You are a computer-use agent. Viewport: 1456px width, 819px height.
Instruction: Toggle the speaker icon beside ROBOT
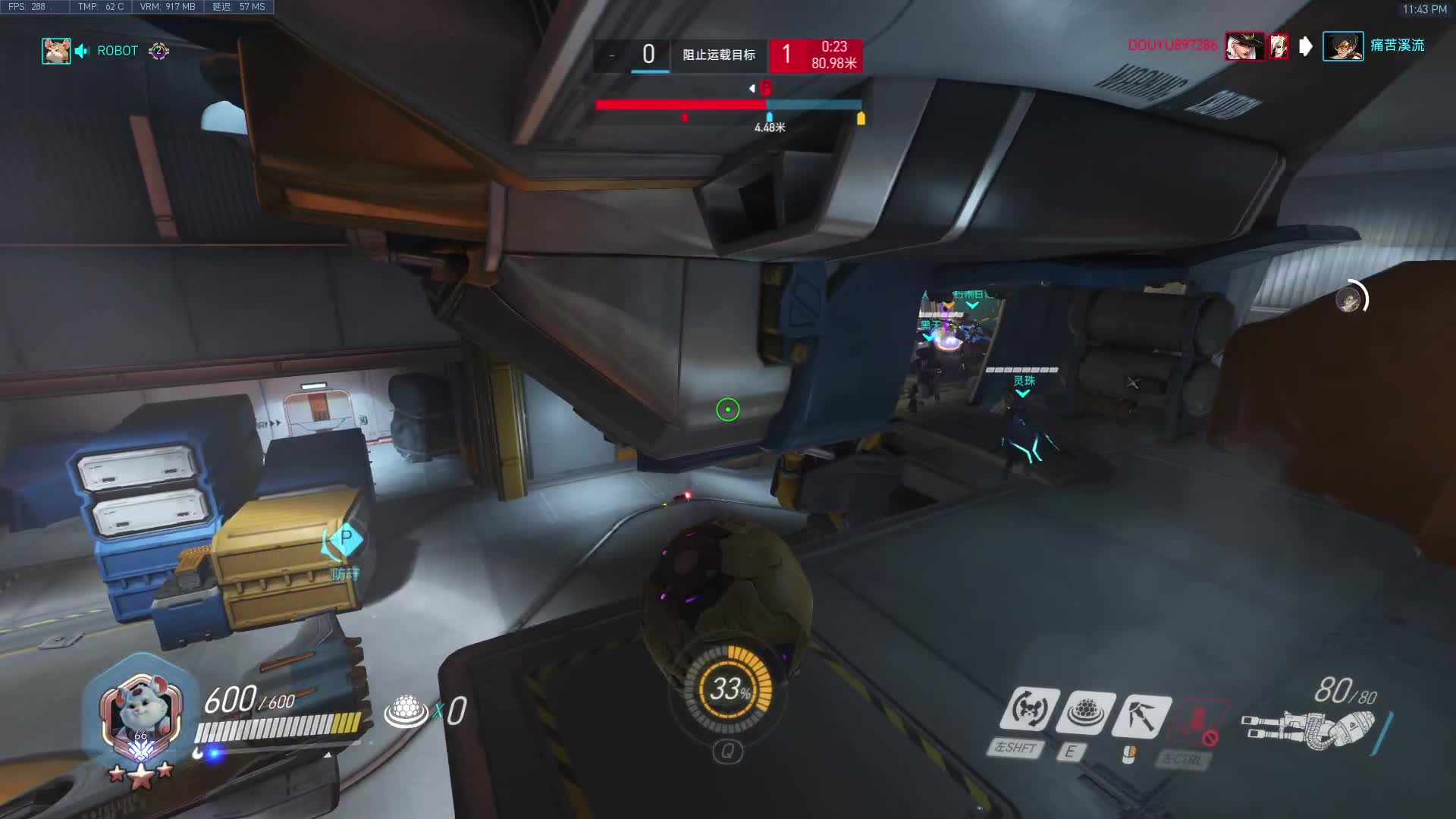(x=82, y=51)
